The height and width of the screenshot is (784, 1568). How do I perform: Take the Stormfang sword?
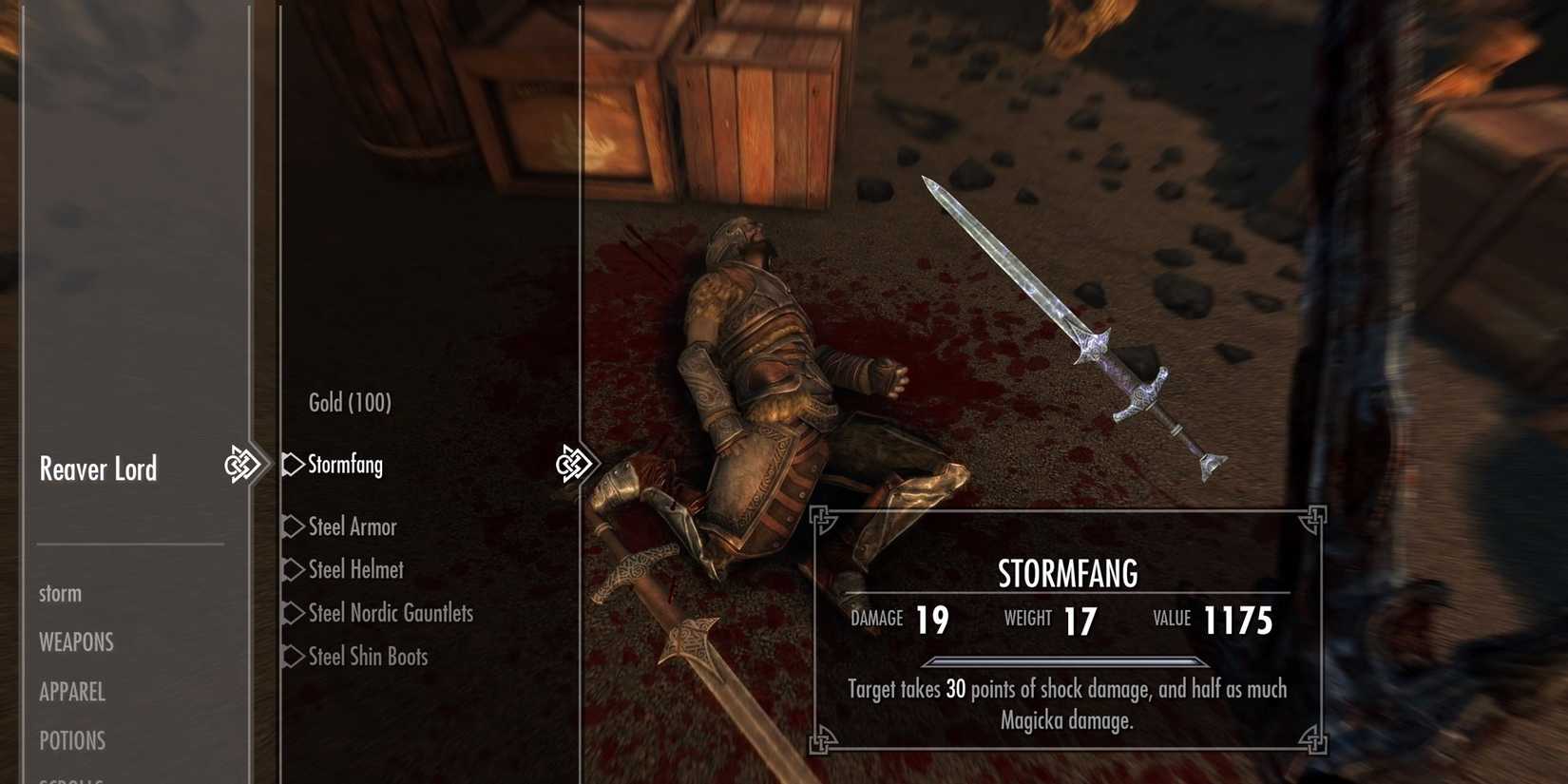click(x=344, y=465)
